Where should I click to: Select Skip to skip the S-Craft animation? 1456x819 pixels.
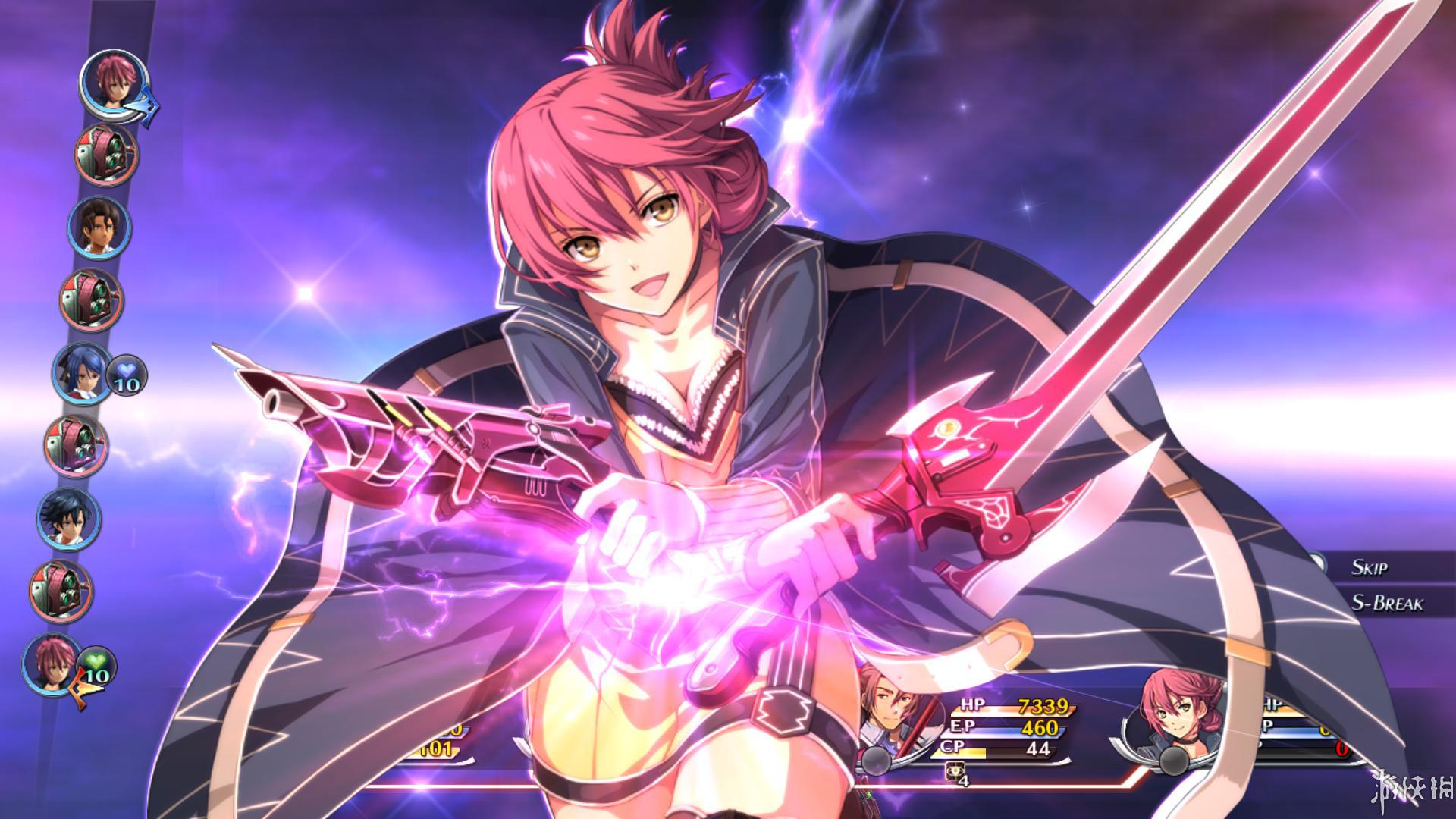point(1368,567)
